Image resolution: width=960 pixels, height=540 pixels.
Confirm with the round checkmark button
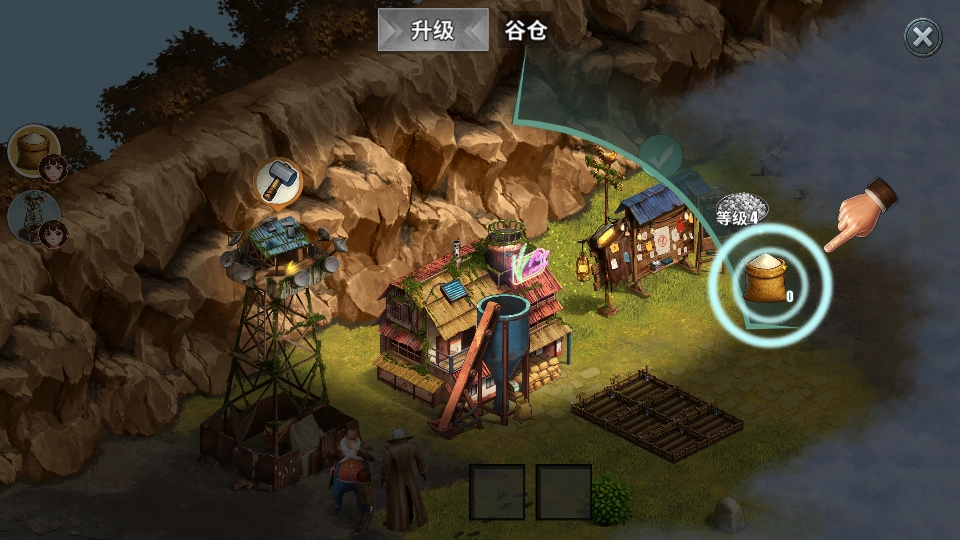pyautogui.click(x=660, y=156)
